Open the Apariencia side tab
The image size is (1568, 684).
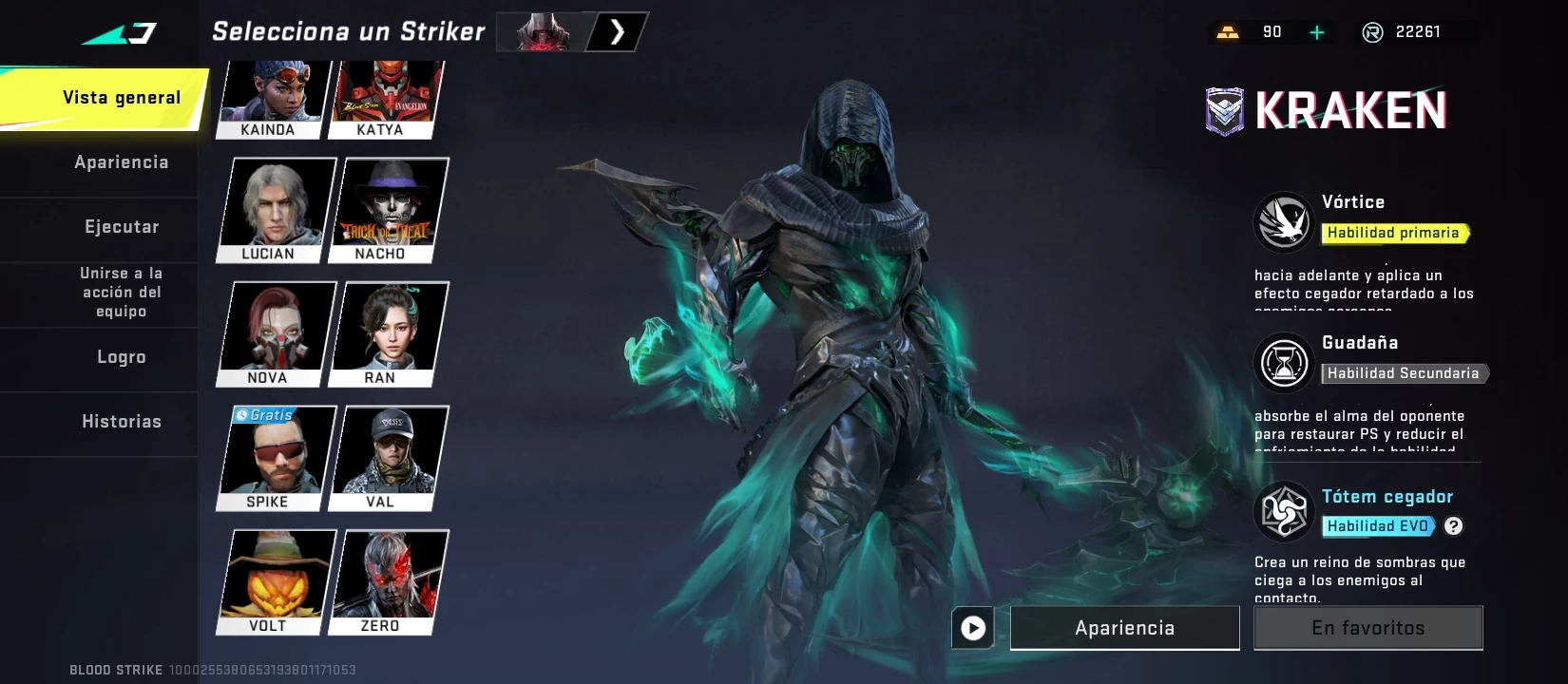tap(122, 162)
